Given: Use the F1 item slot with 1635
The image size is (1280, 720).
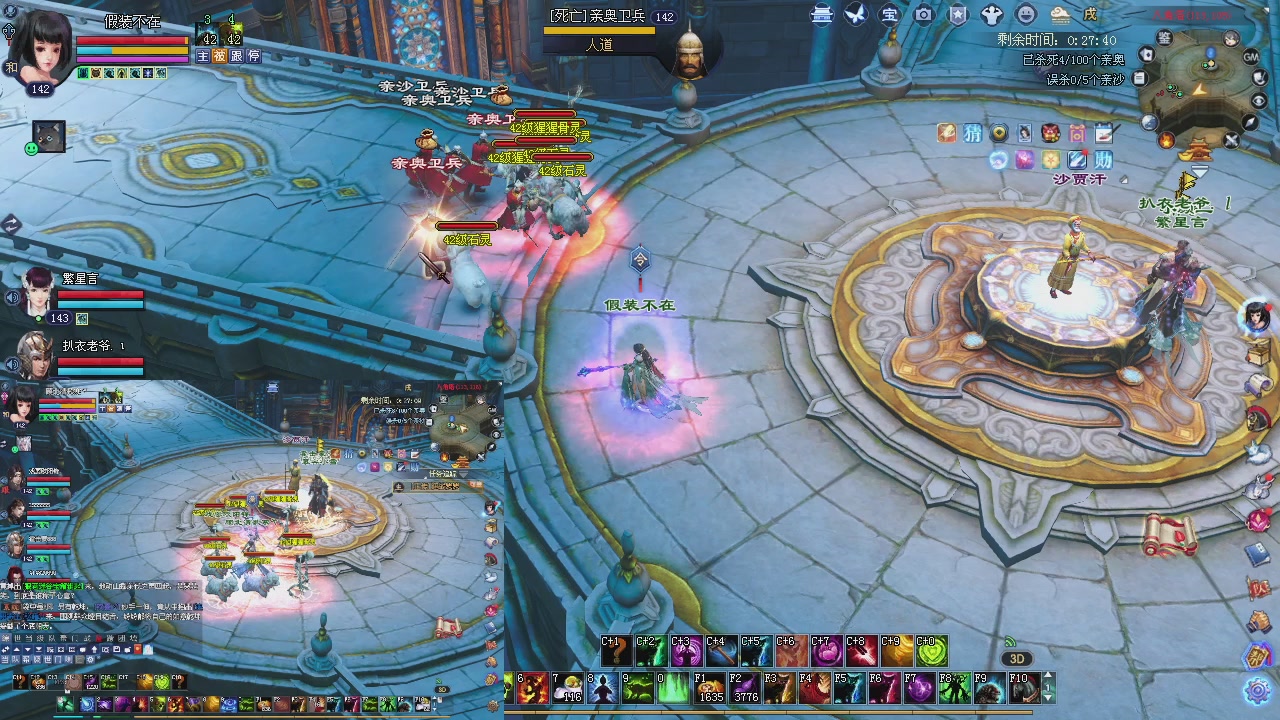Looking at the screenshot, I should click(x=711, y=688).
